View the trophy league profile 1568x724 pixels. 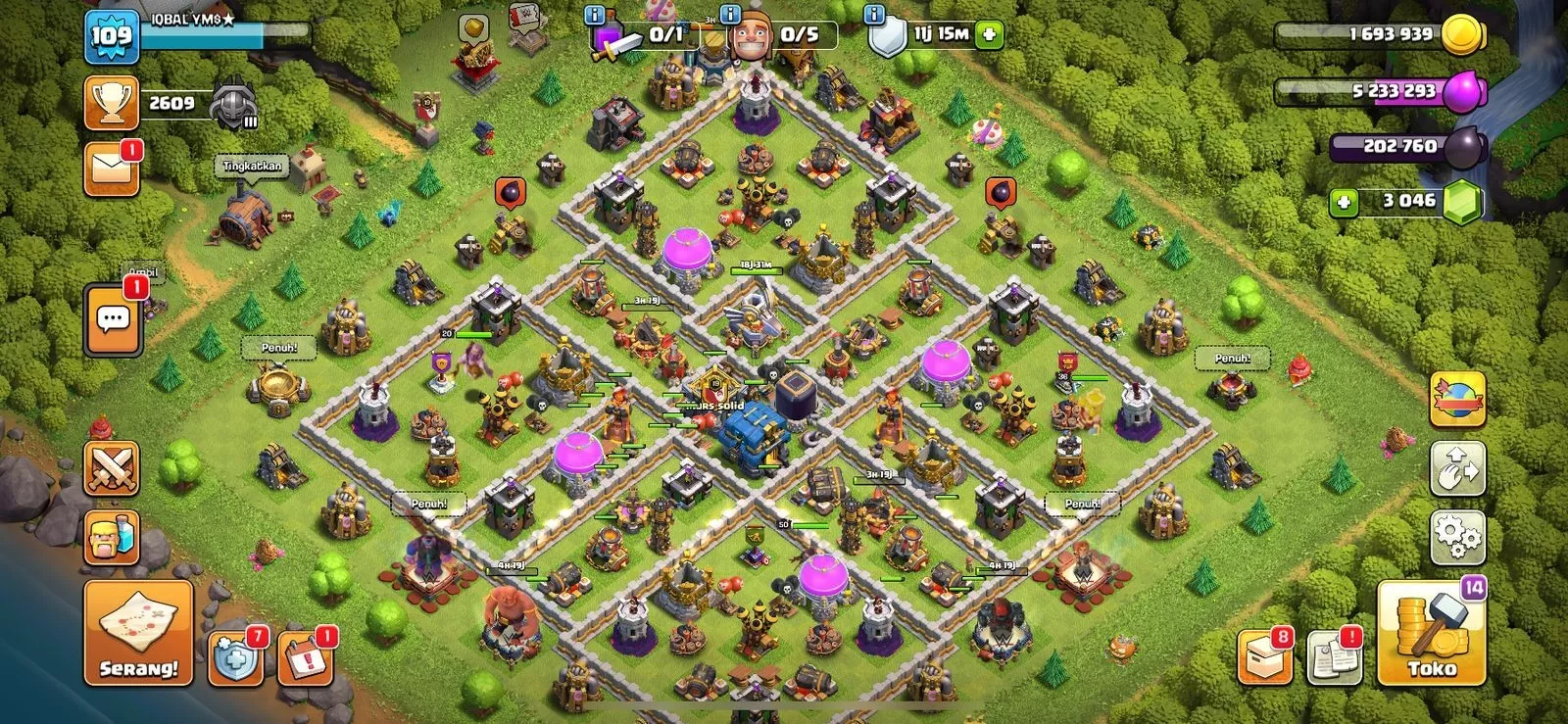pos(112,103)
